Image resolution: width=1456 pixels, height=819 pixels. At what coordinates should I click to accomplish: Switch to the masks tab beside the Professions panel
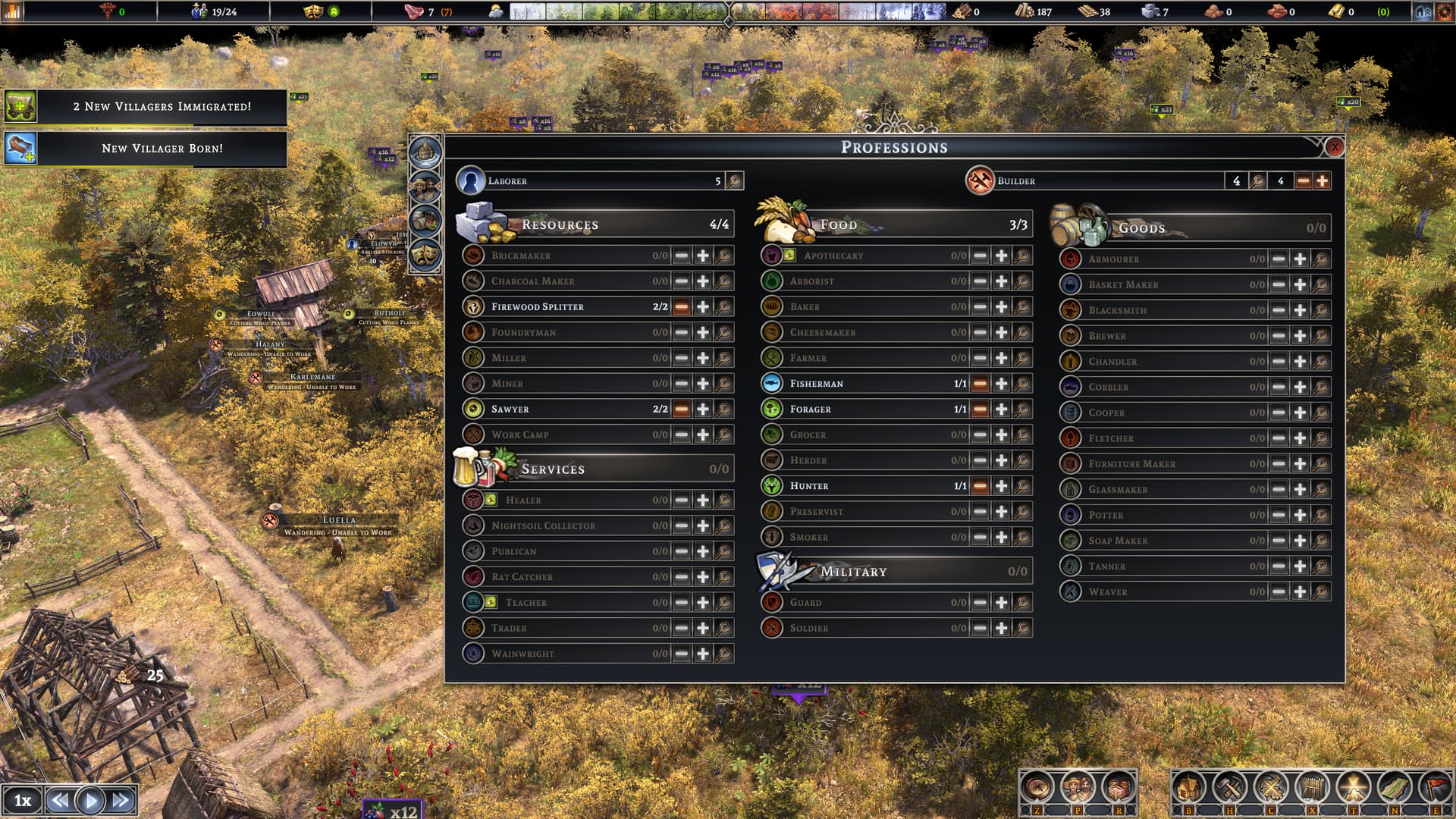425,256
